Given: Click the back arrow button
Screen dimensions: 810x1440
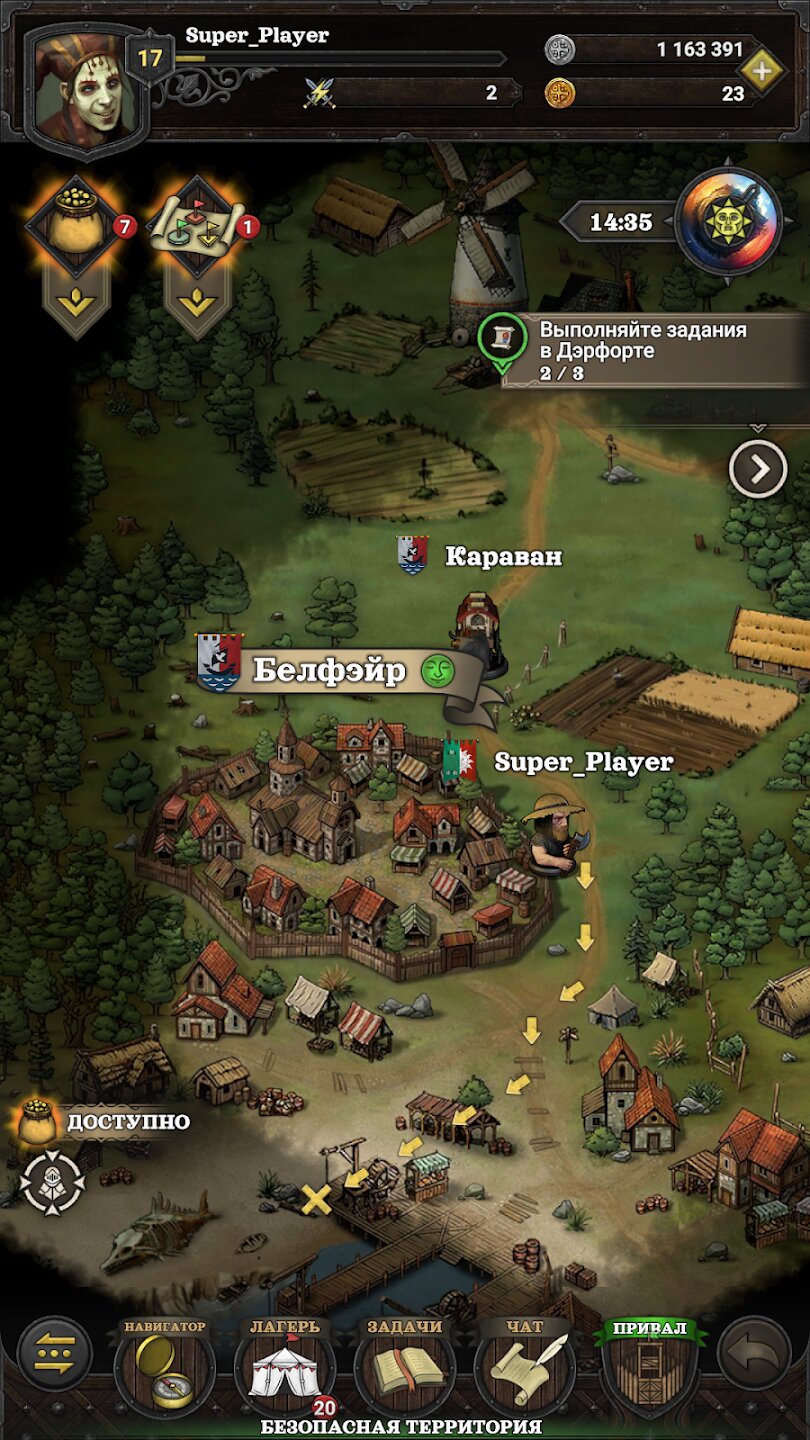Looking at the screenshot, I should pyautogui.click(x=754, y=1355).
